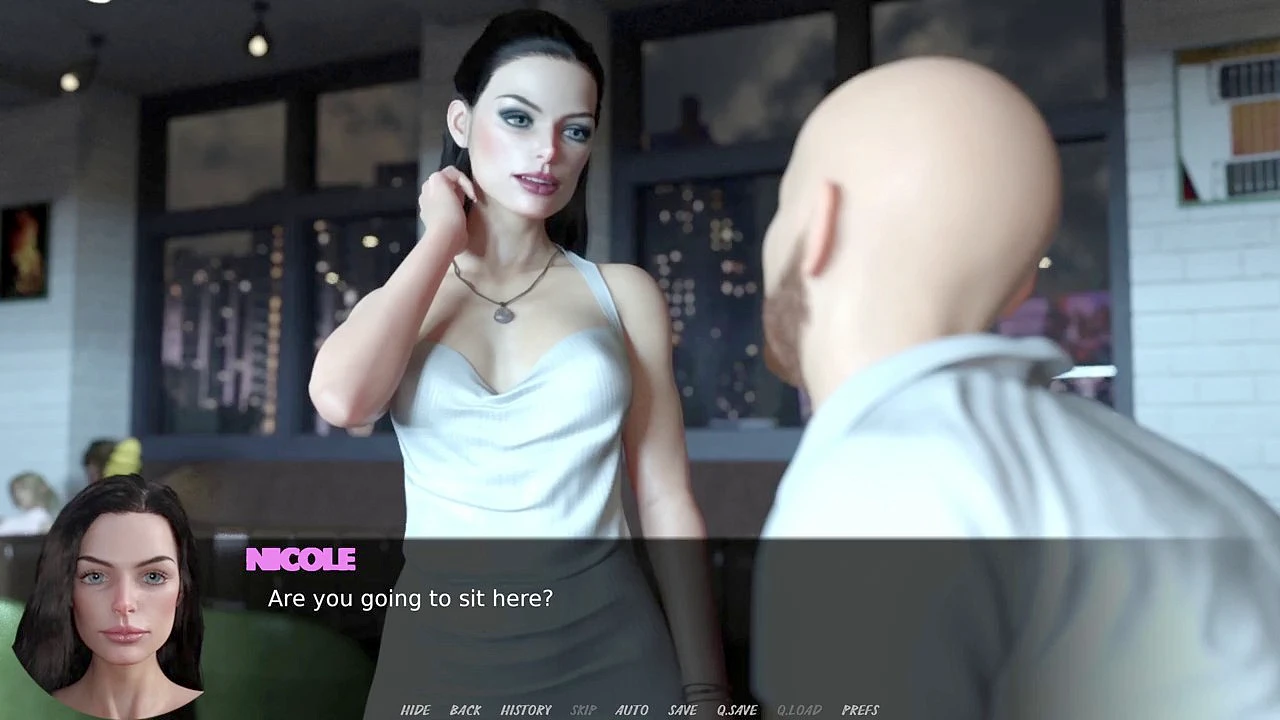Image resolution: width=1280 pixels, height=720 pixels.
Task: Advance the dialogue by clicking Nicole's line
Action: (410, 599)
